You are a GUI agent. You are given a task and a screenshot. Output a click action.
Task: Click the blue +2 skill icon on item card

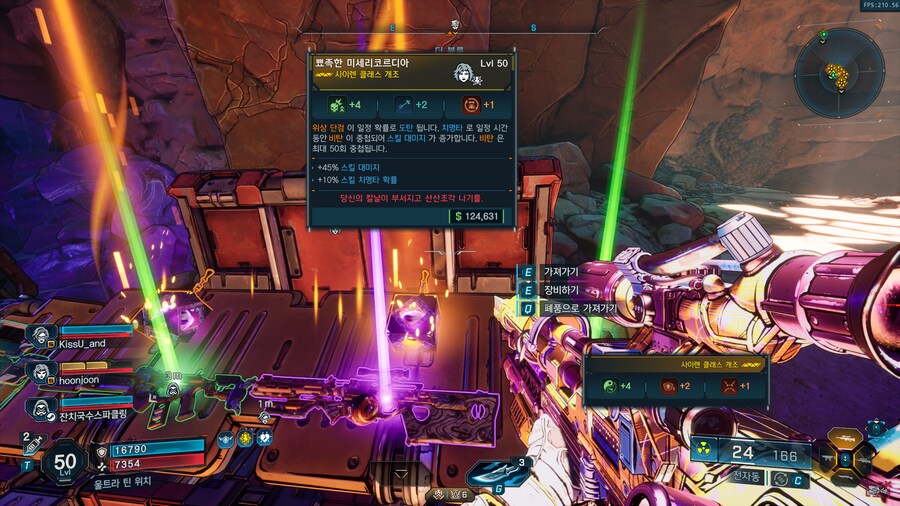click(406, 104)
